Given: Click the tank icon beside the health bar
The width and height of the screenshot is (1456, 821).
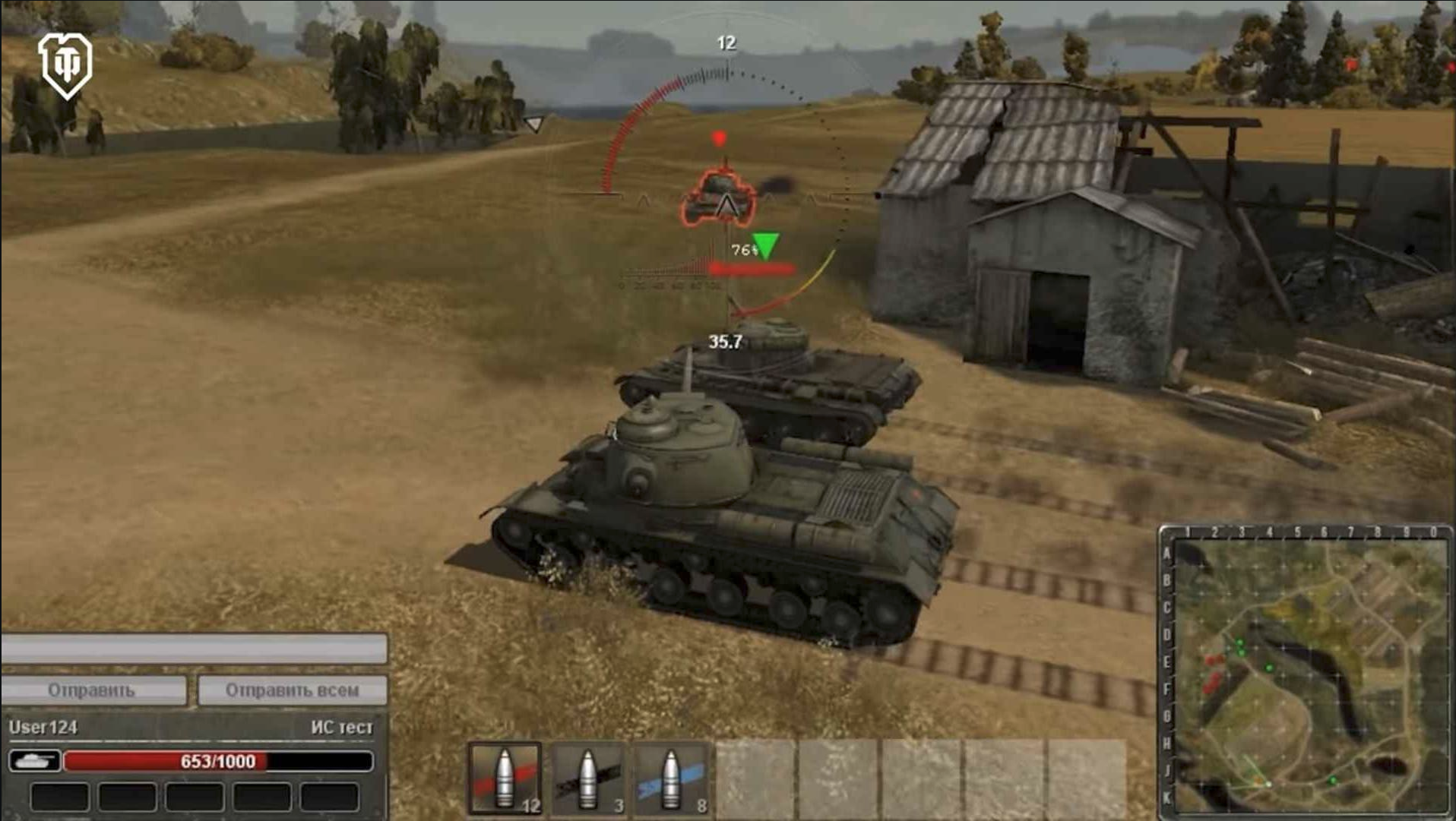Looking at the screenshot, I should click(x=34, y=761).
